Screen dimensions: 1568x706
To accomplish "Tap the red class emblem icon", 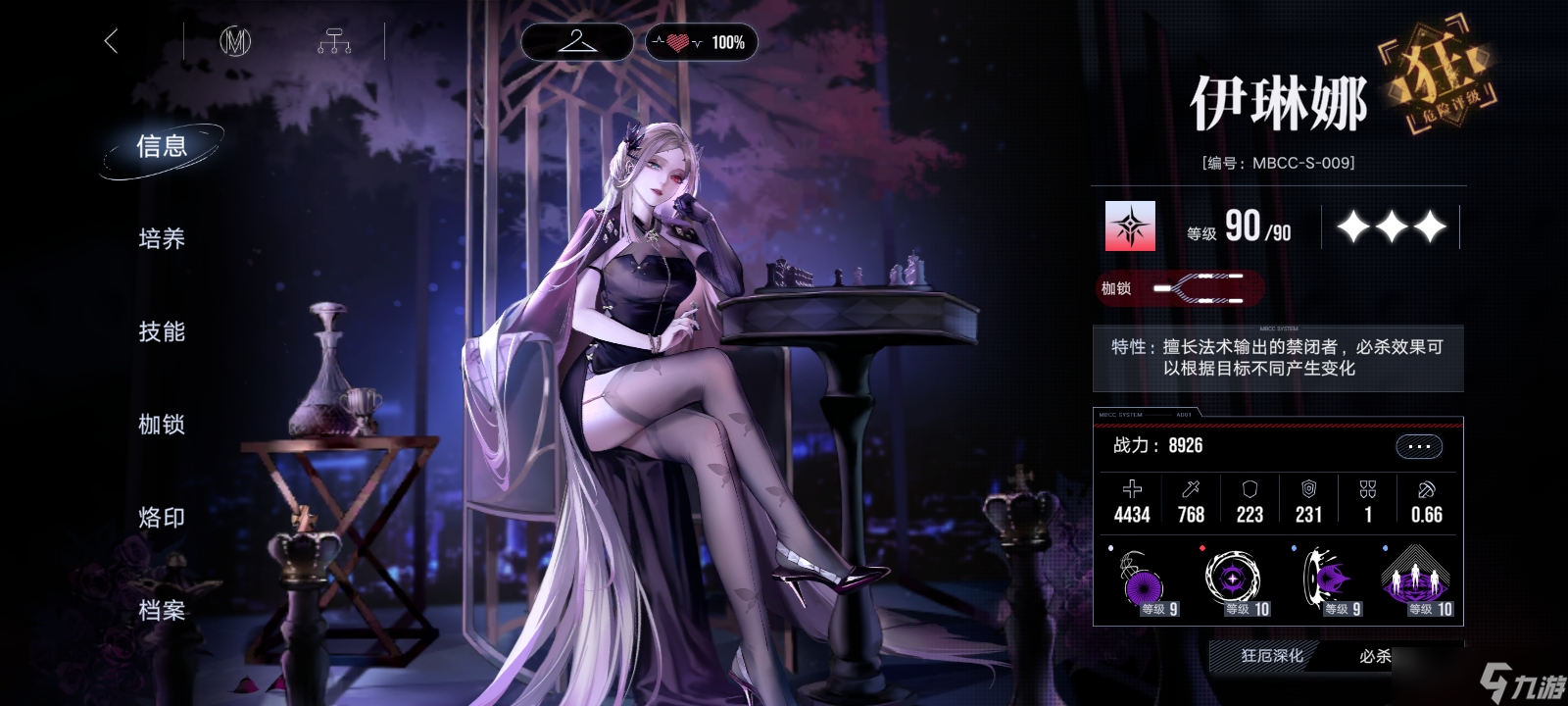I will tap(1130, 227).
